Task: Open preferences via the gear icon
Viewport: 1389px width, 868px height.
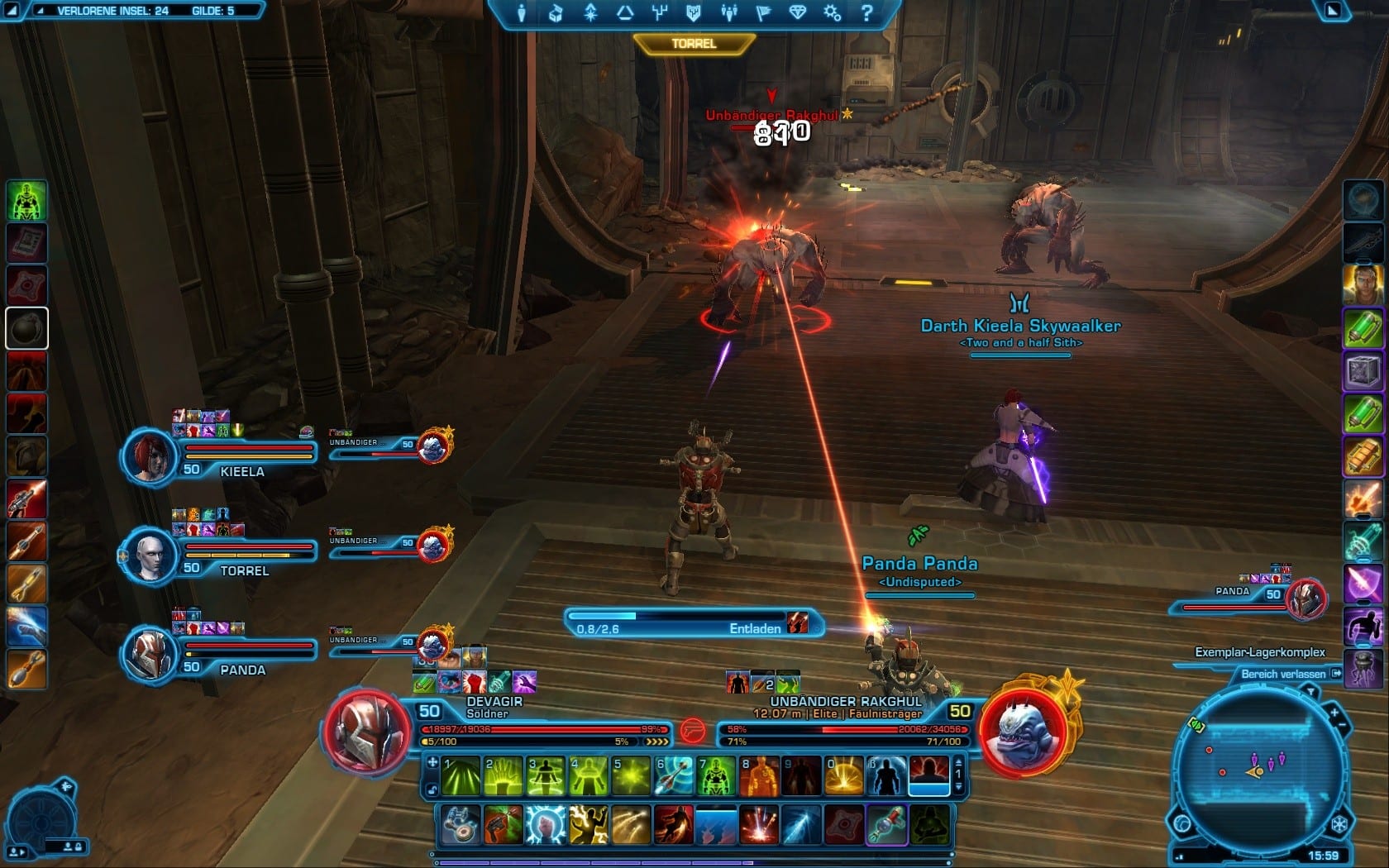Action: point(831,13)
